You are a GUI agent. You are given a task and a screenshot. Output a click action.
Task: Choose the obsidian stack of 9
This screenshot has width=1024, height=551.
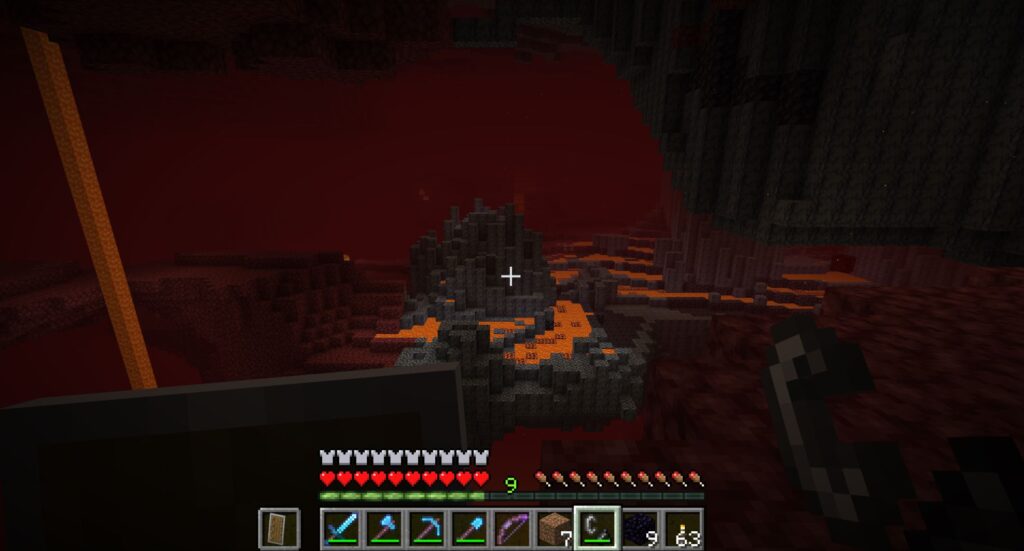pos(641,527)
